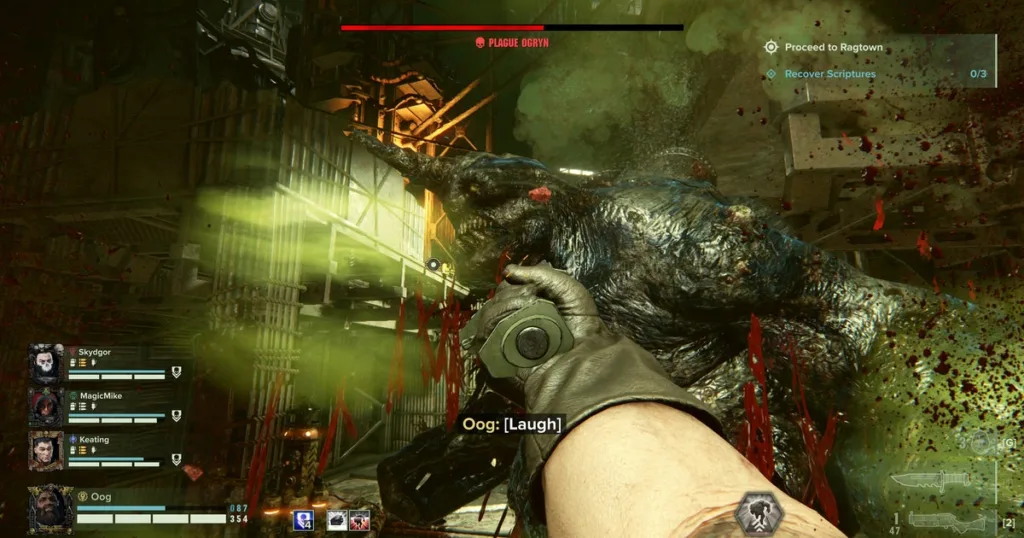The image size is (1024, 538).
Task: Click the red buff icon in the status row
Action: [359, 519]
